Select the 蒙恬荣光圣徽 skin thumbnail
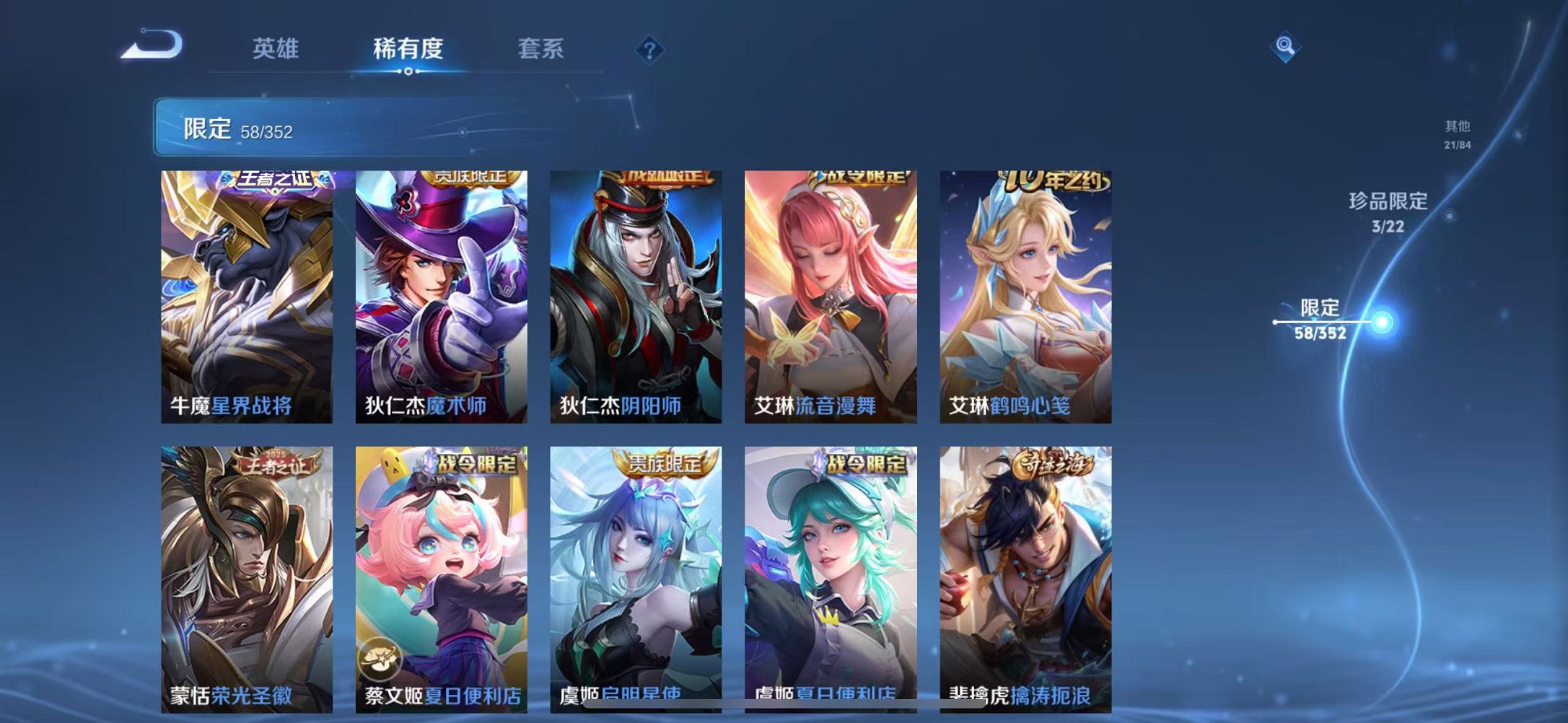The width and height of the screenshot is (1568, 723). (x=246, y=570)
